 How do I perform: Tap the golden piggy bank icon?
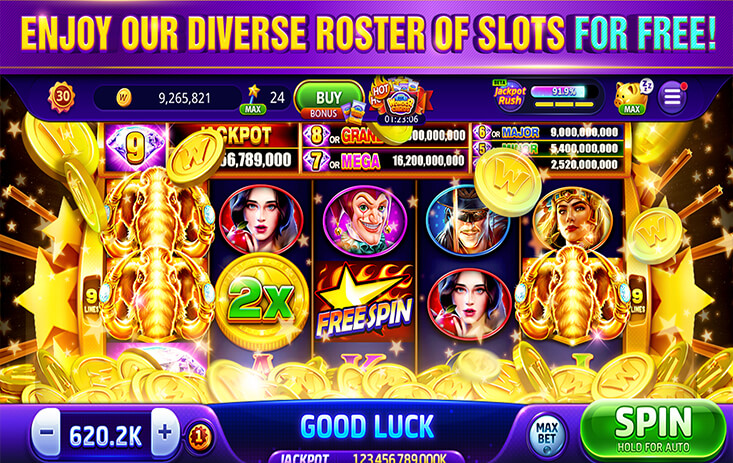630,97
